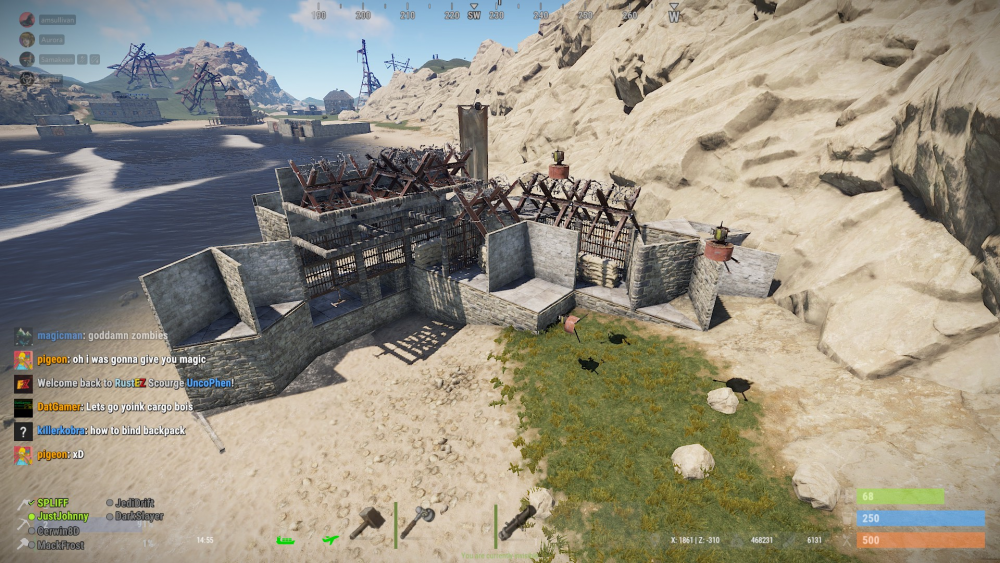Select team member JediDrift
Viewport: 1000px width, 563px height.
click(135, 503)
